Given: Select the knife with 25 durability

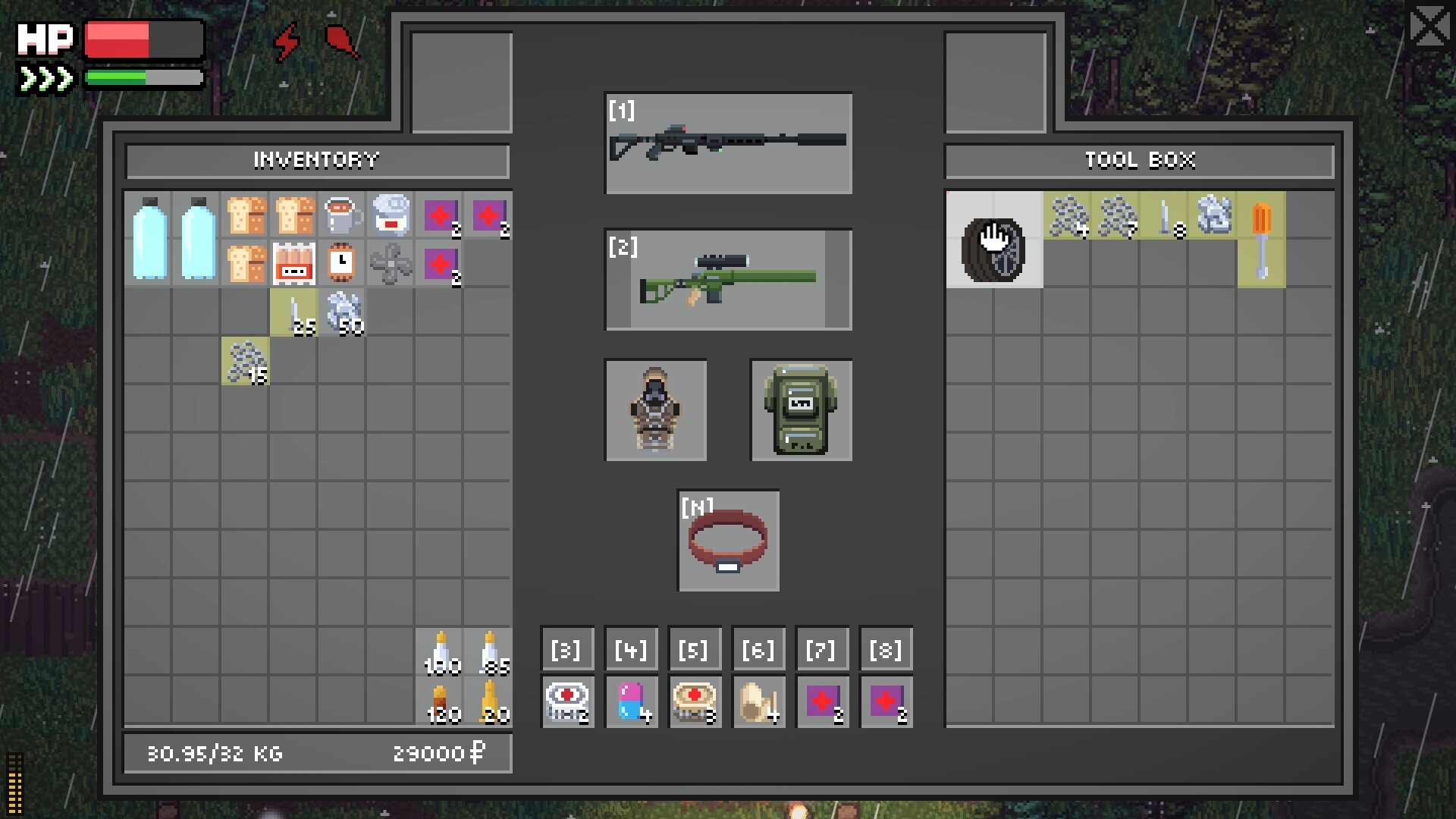Looking at the screenshot, I should (292, 311).
